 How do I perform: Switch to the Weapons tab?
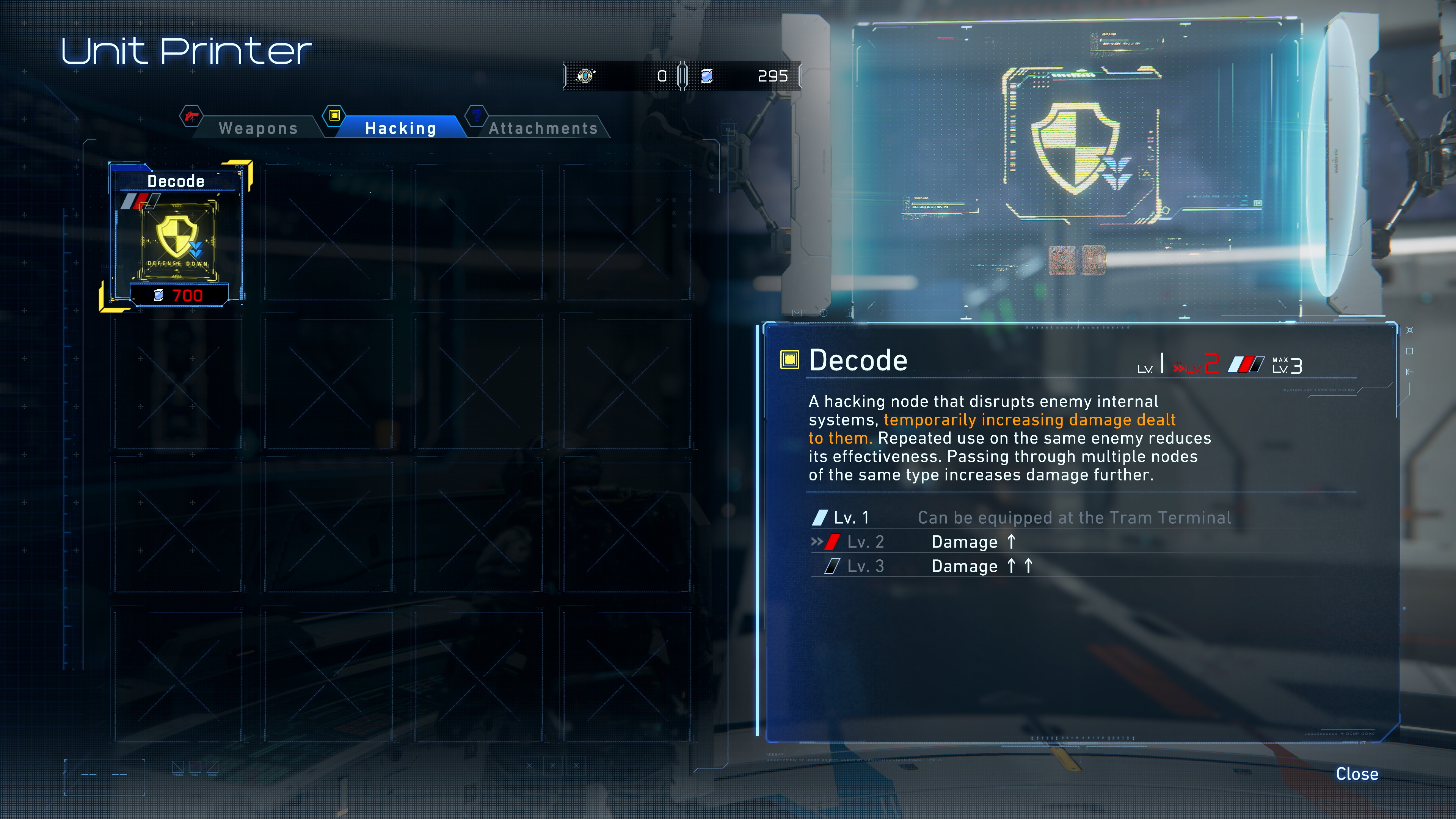(x=258, y=128)
